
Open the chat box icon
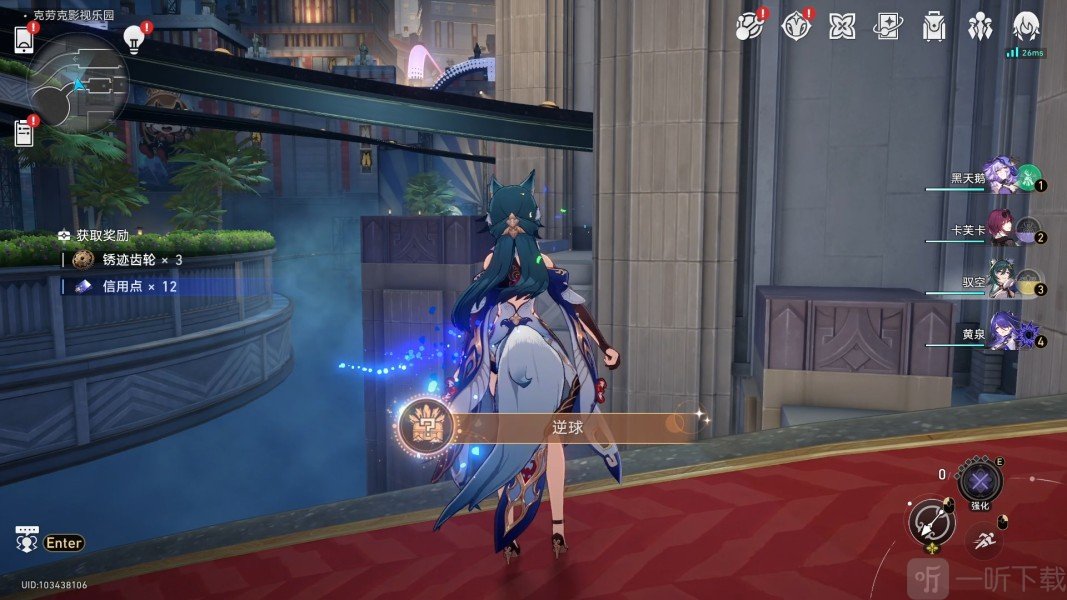(x=27, y=539)
